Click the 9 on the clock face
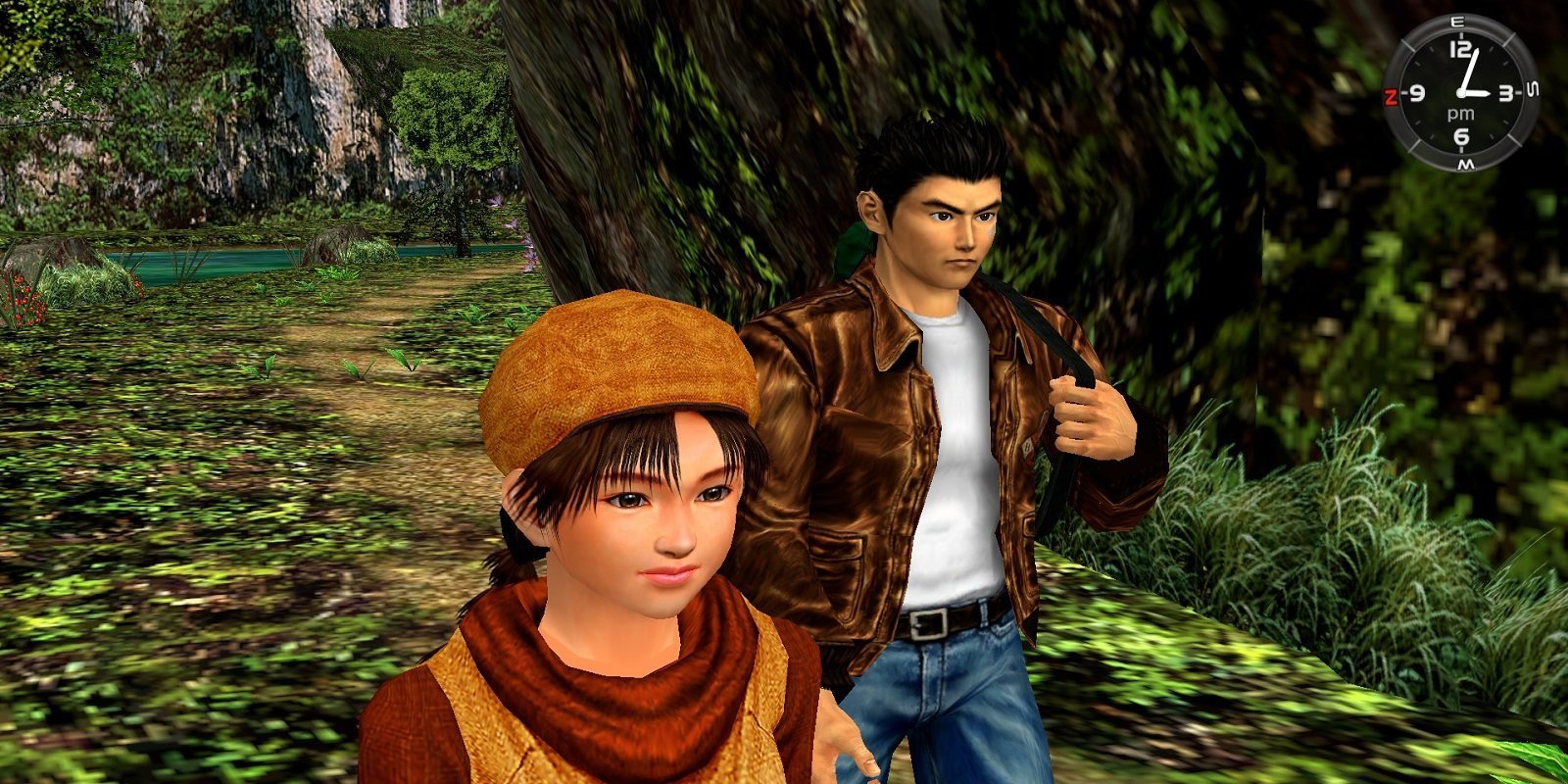This screenshot has height=784, width=1568. coord(1417,93)
